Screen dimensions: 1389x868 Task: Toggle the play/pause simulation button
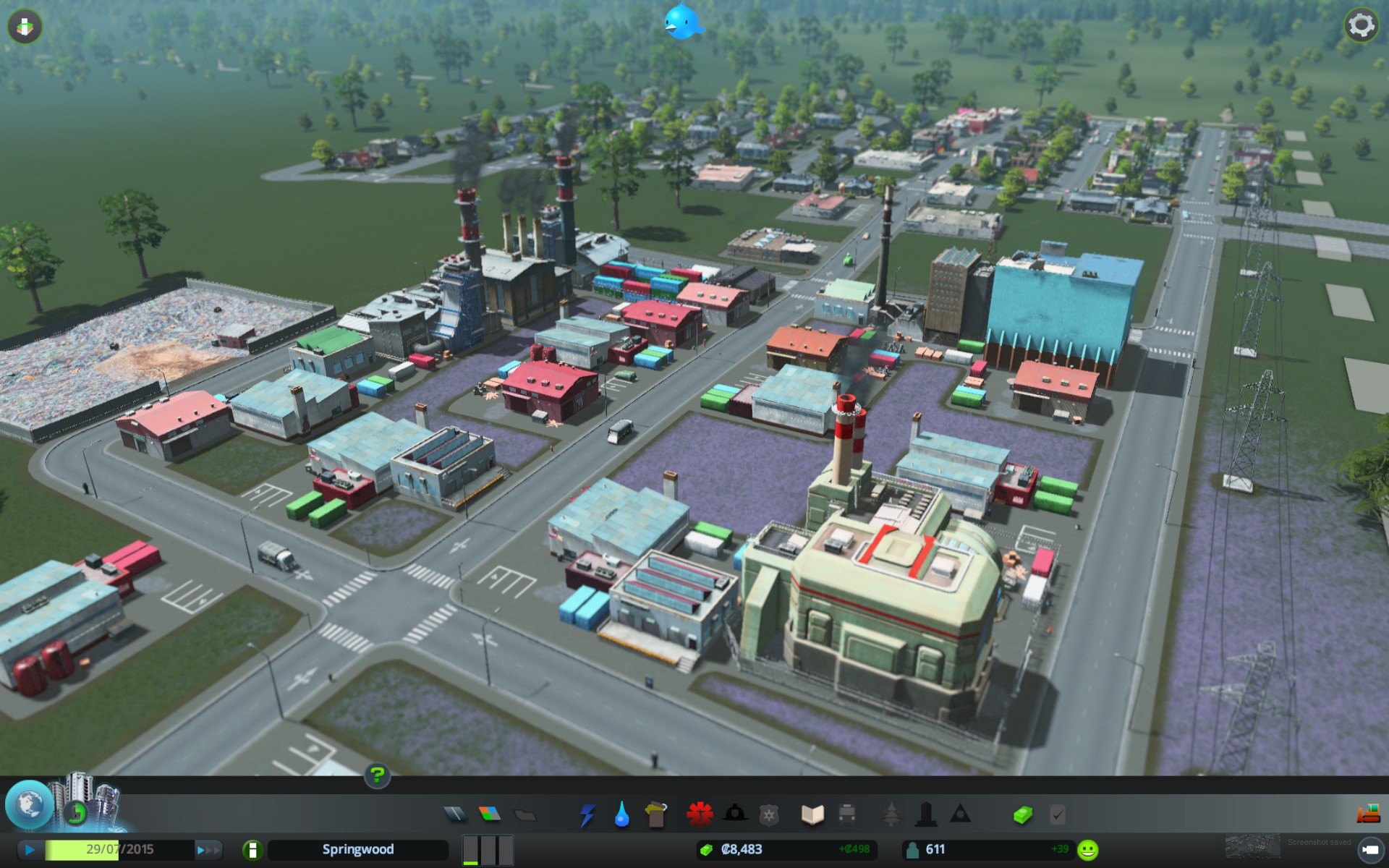[x=29, y=849]
